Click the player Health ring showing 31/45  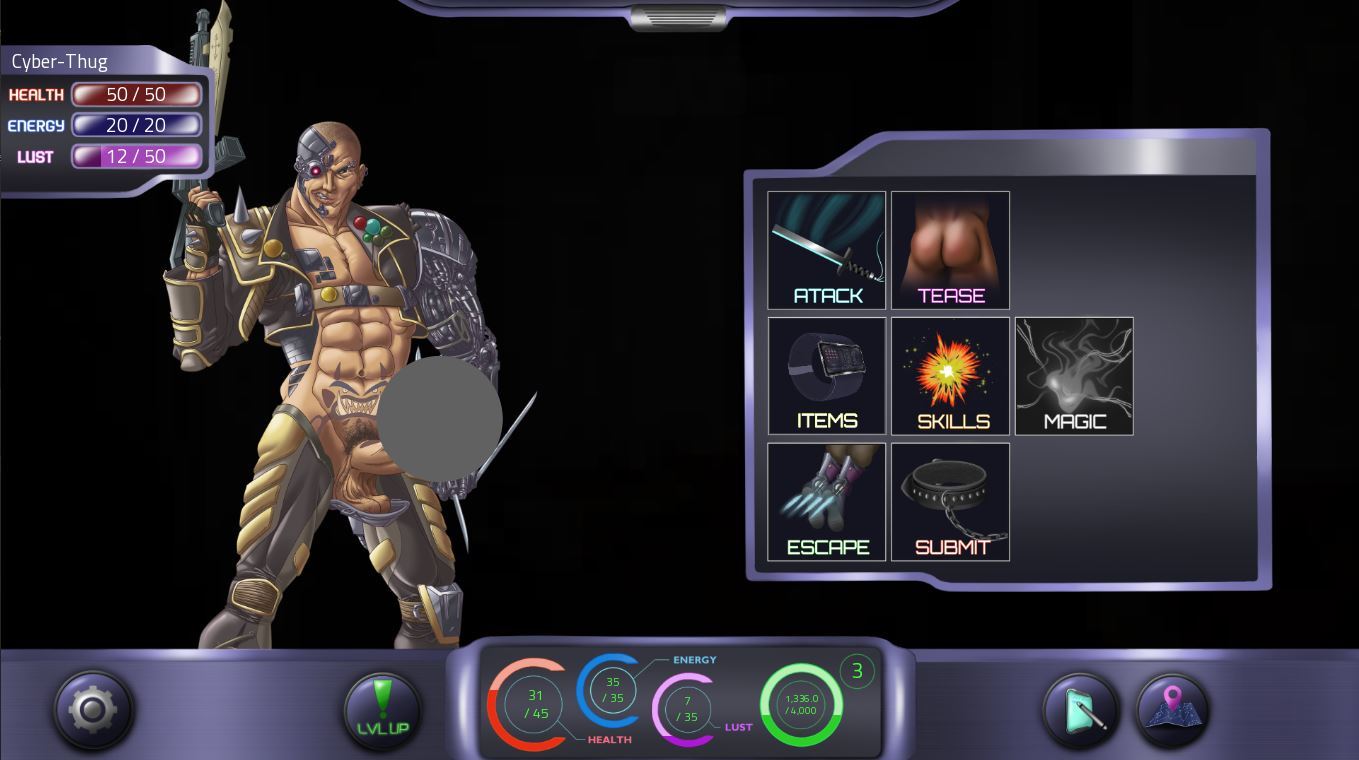pyautogui.click(x=534, y=703)
